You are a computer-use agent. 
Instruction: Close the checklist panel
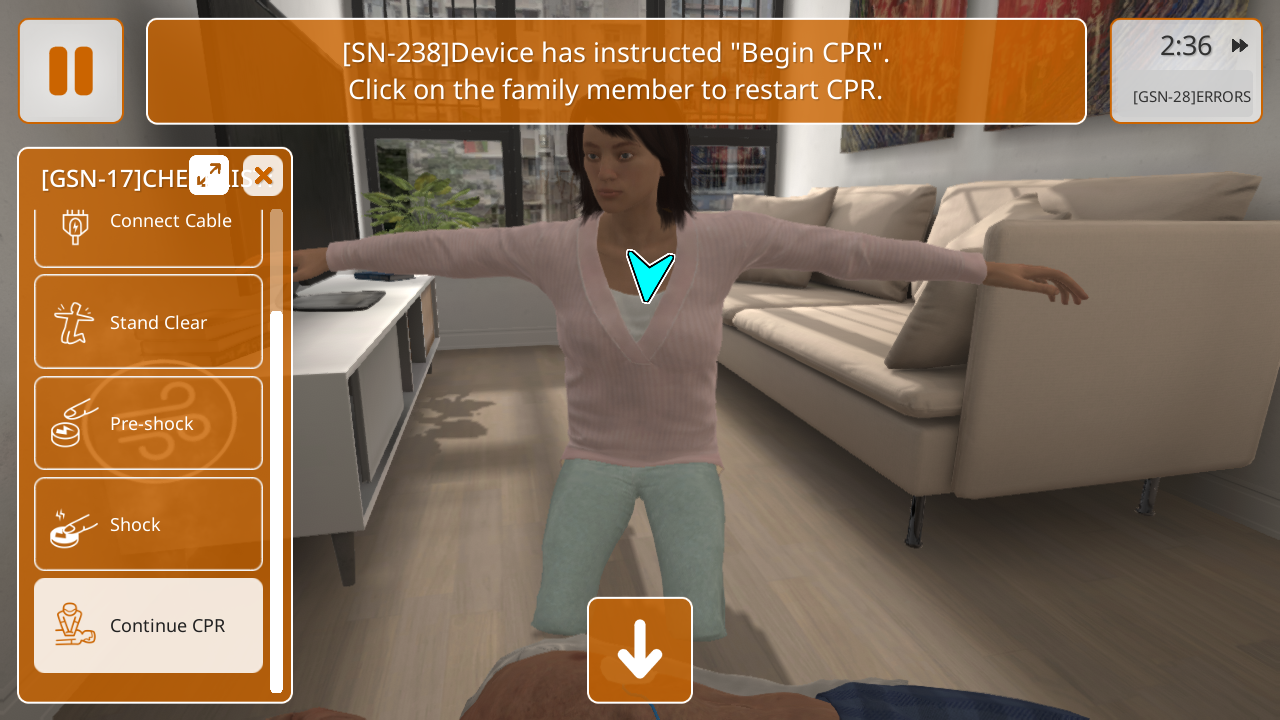click(x=263, y=176)
